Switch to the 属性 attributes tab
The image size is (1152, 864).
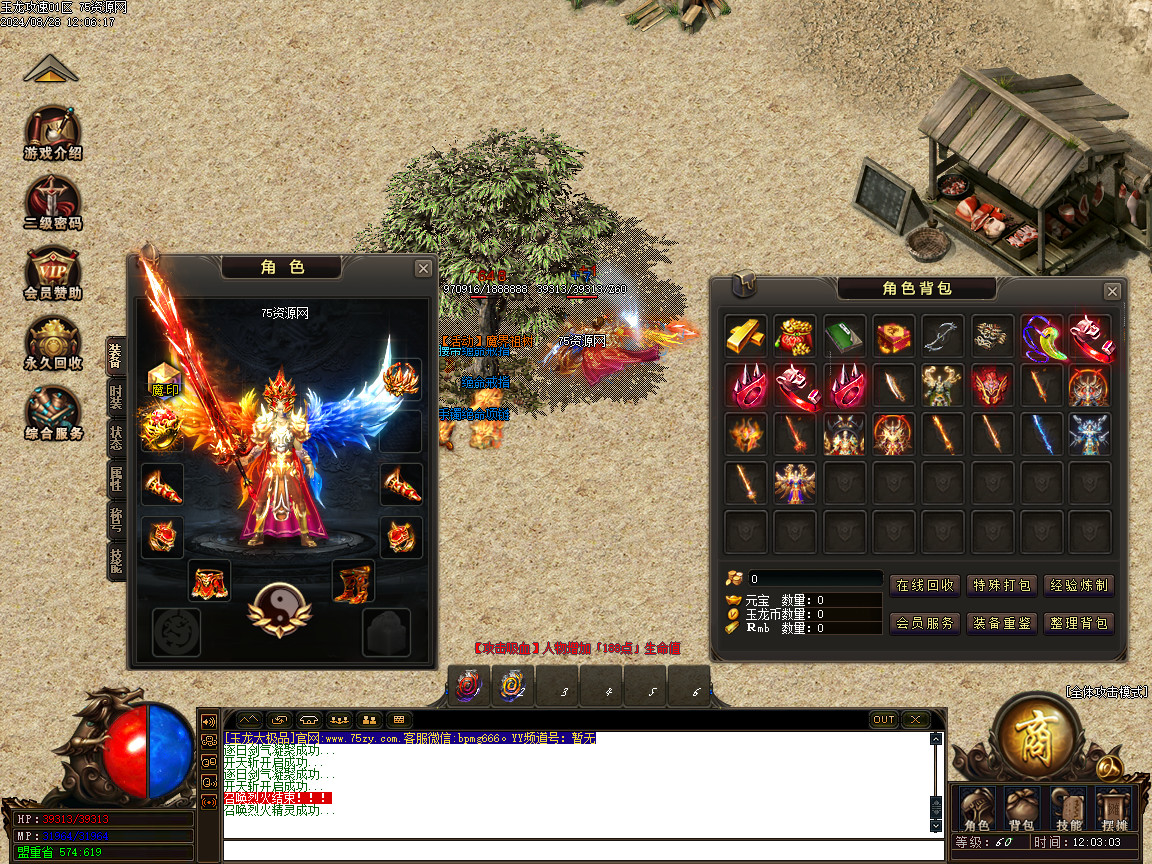[x=116, y=481]
